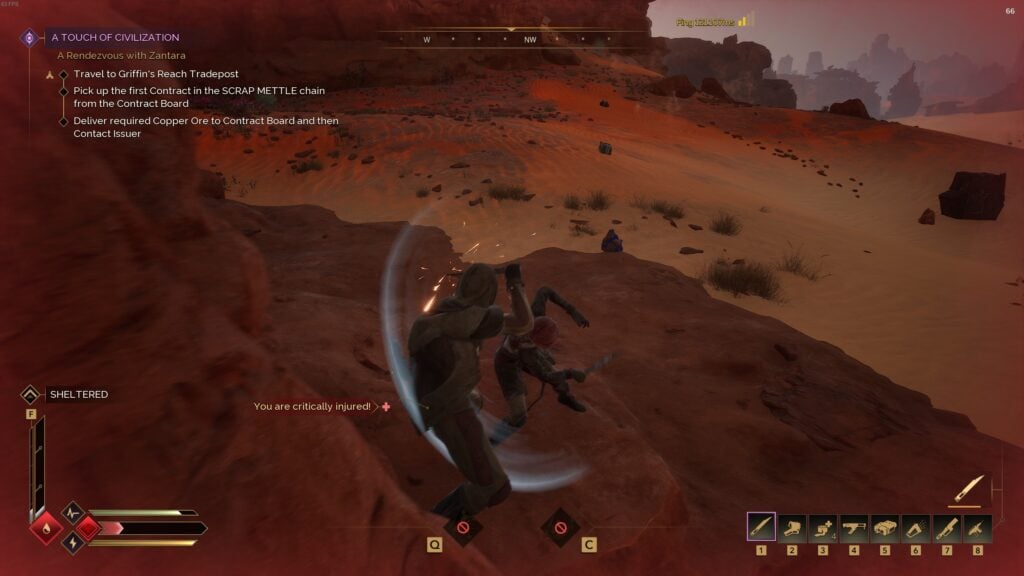Select the pistol in hotbar slot 8
The image size is (1024, 576).
pos(977,527)
